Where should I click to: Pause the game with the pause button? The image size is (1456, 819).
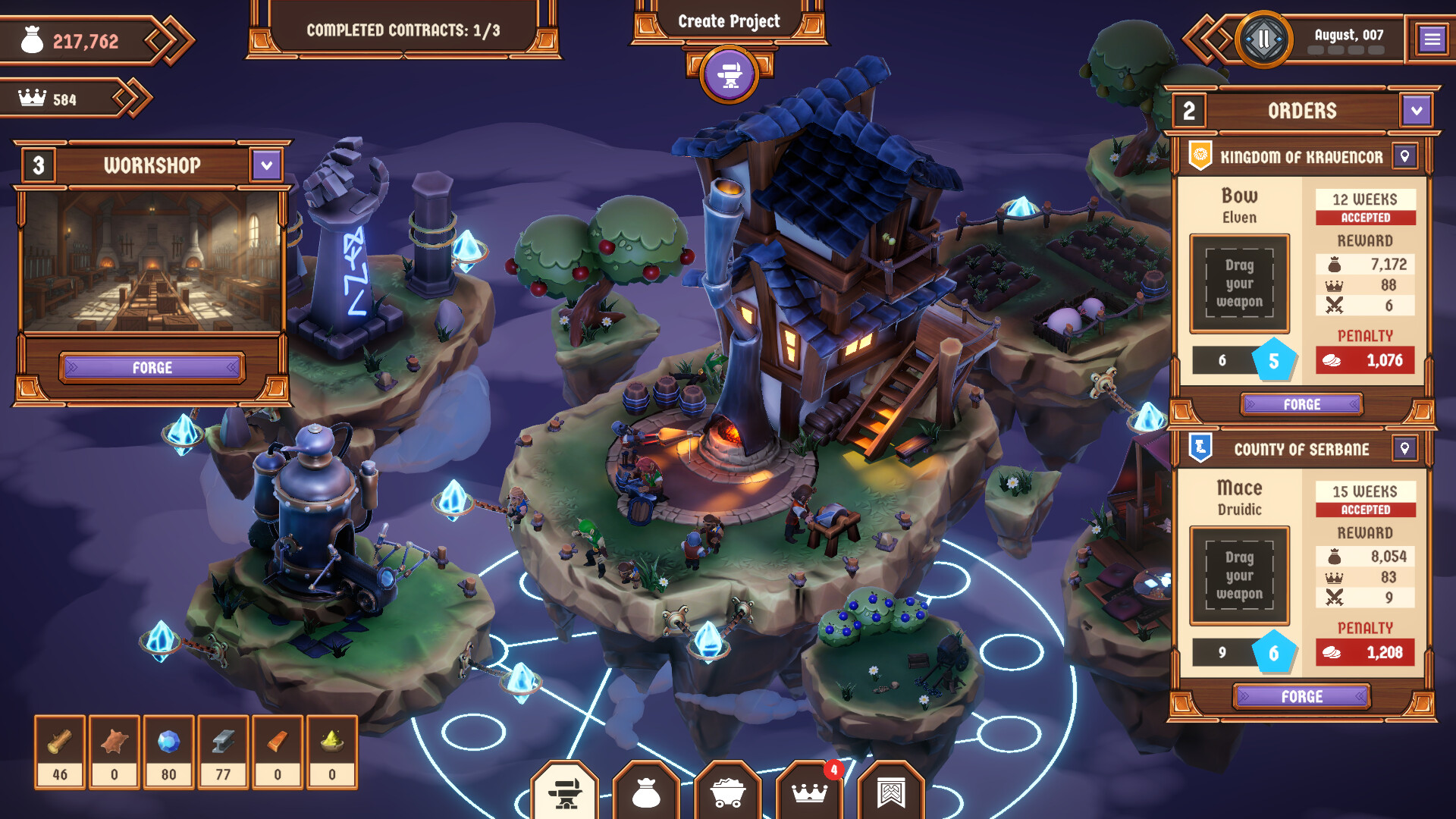1263,39
